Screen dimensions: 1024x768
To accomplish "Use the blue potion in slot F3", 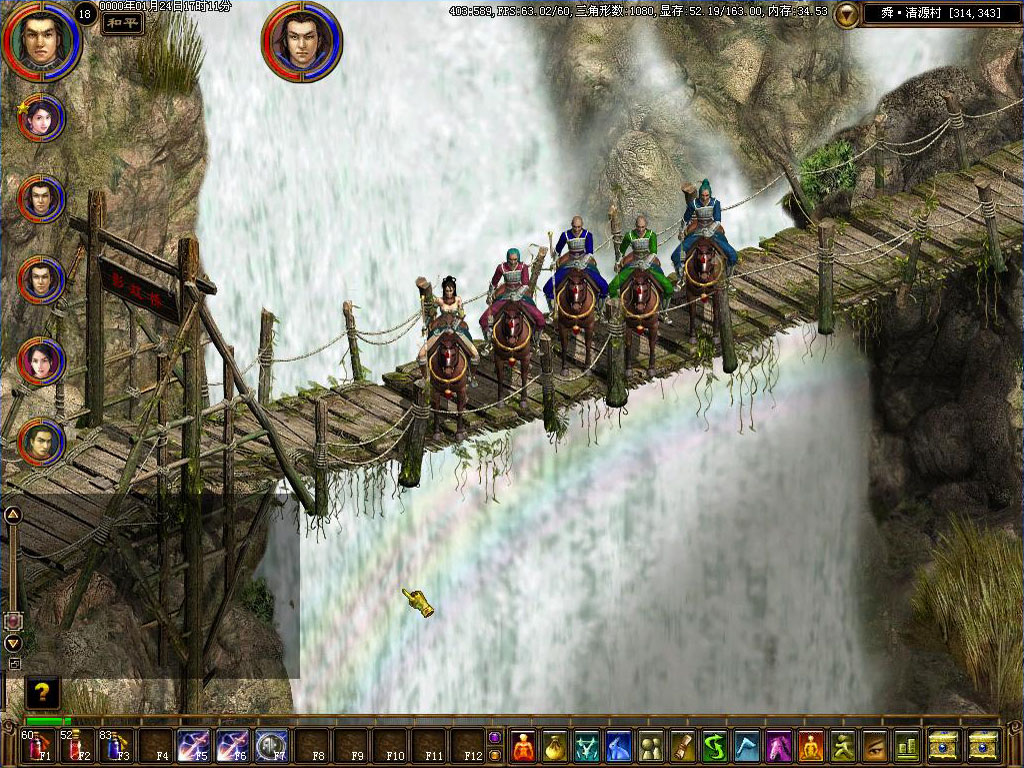I will coord(116,746).
